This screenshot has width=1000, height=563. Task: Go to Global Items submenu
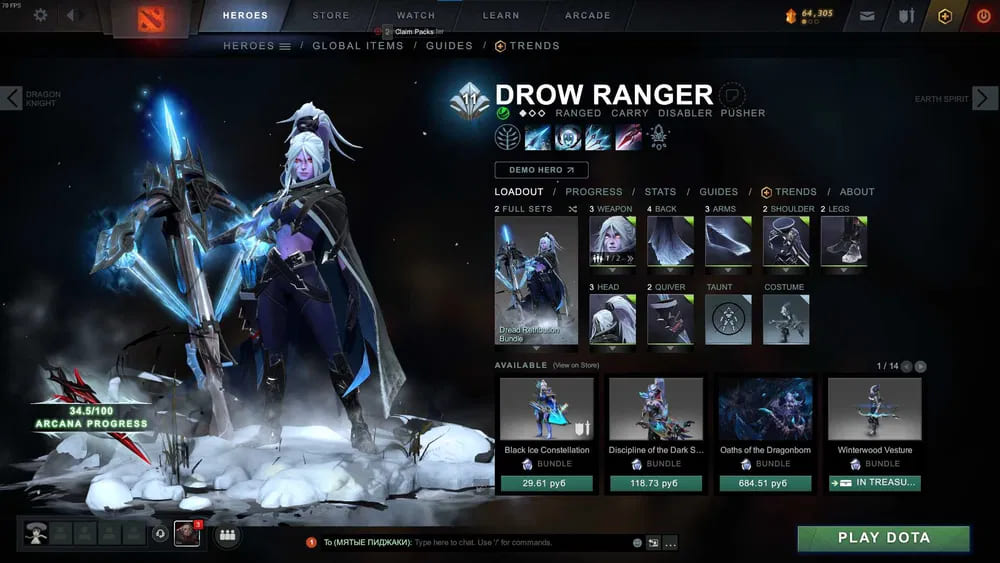pyautogui.click(x=358, y=46)
